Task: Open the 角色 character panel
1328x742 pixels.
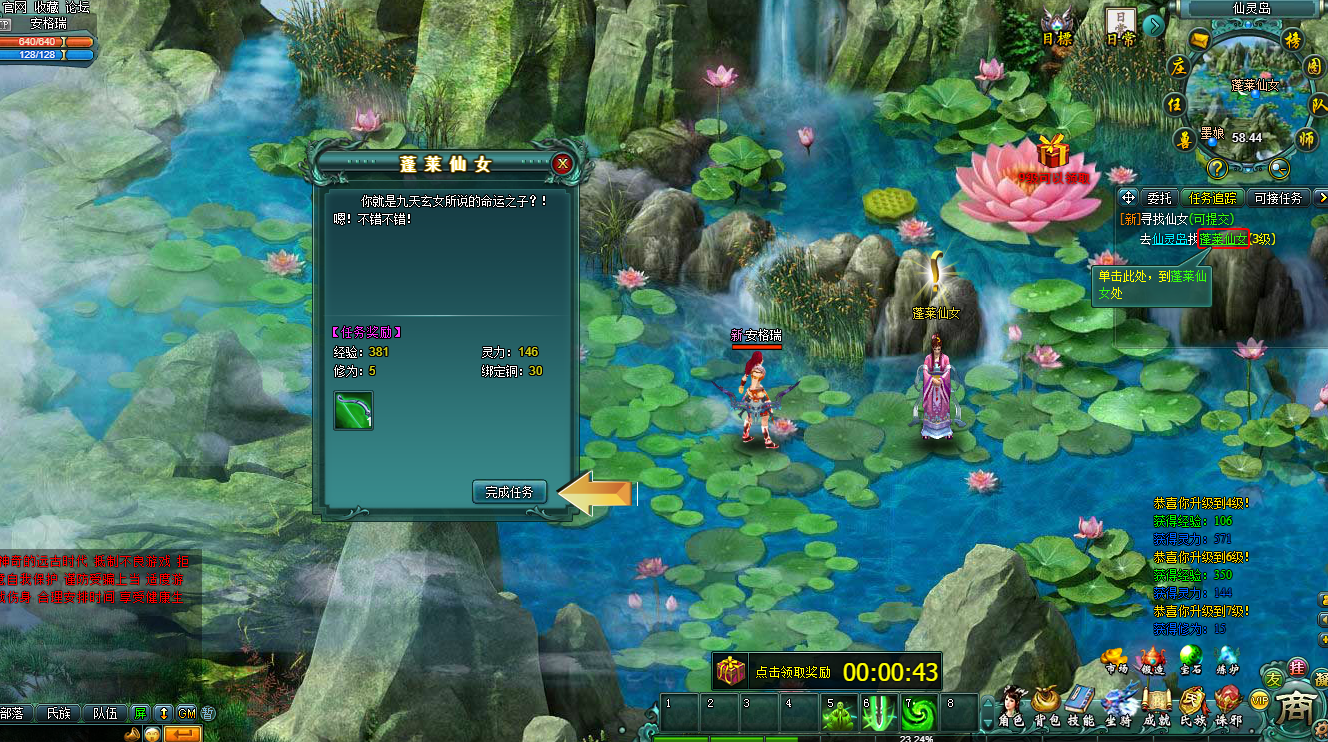Action: click(x=1012, y=705)
